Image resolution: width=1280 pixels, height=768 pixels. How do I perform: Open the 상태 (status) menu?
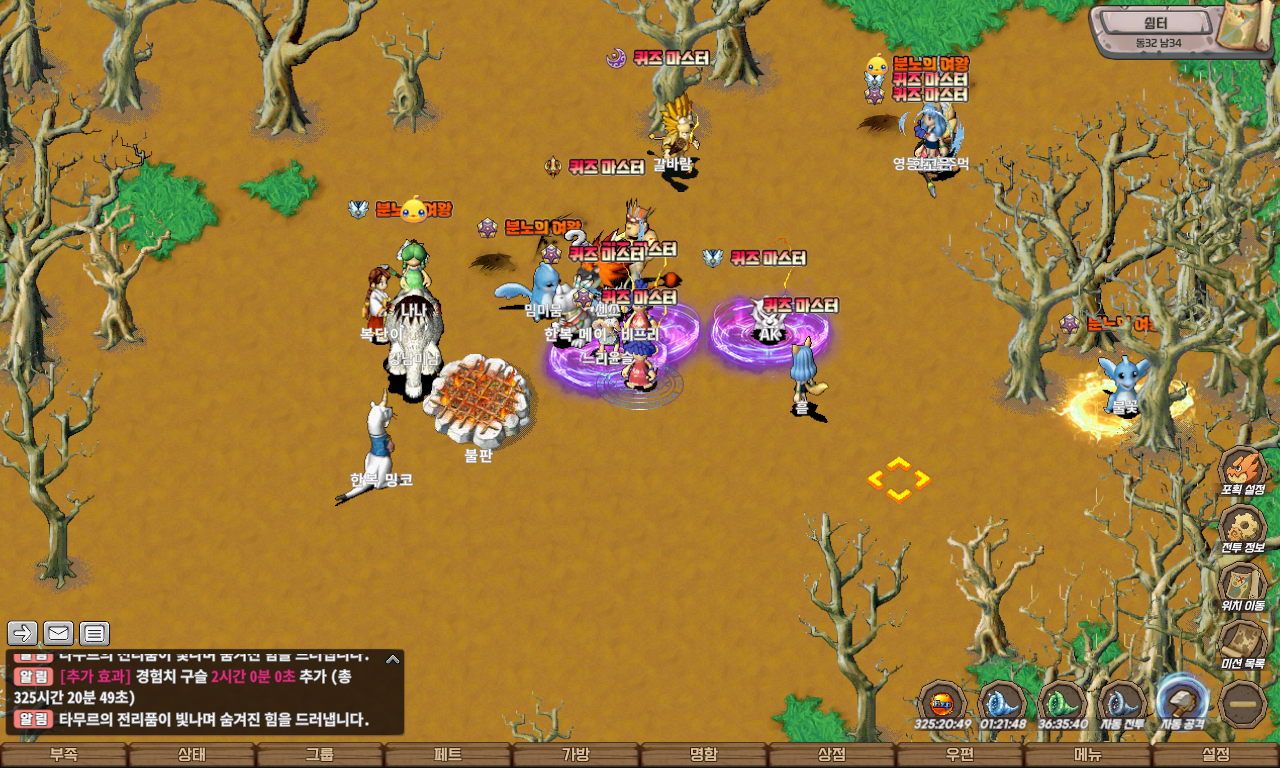click(192, 755)
